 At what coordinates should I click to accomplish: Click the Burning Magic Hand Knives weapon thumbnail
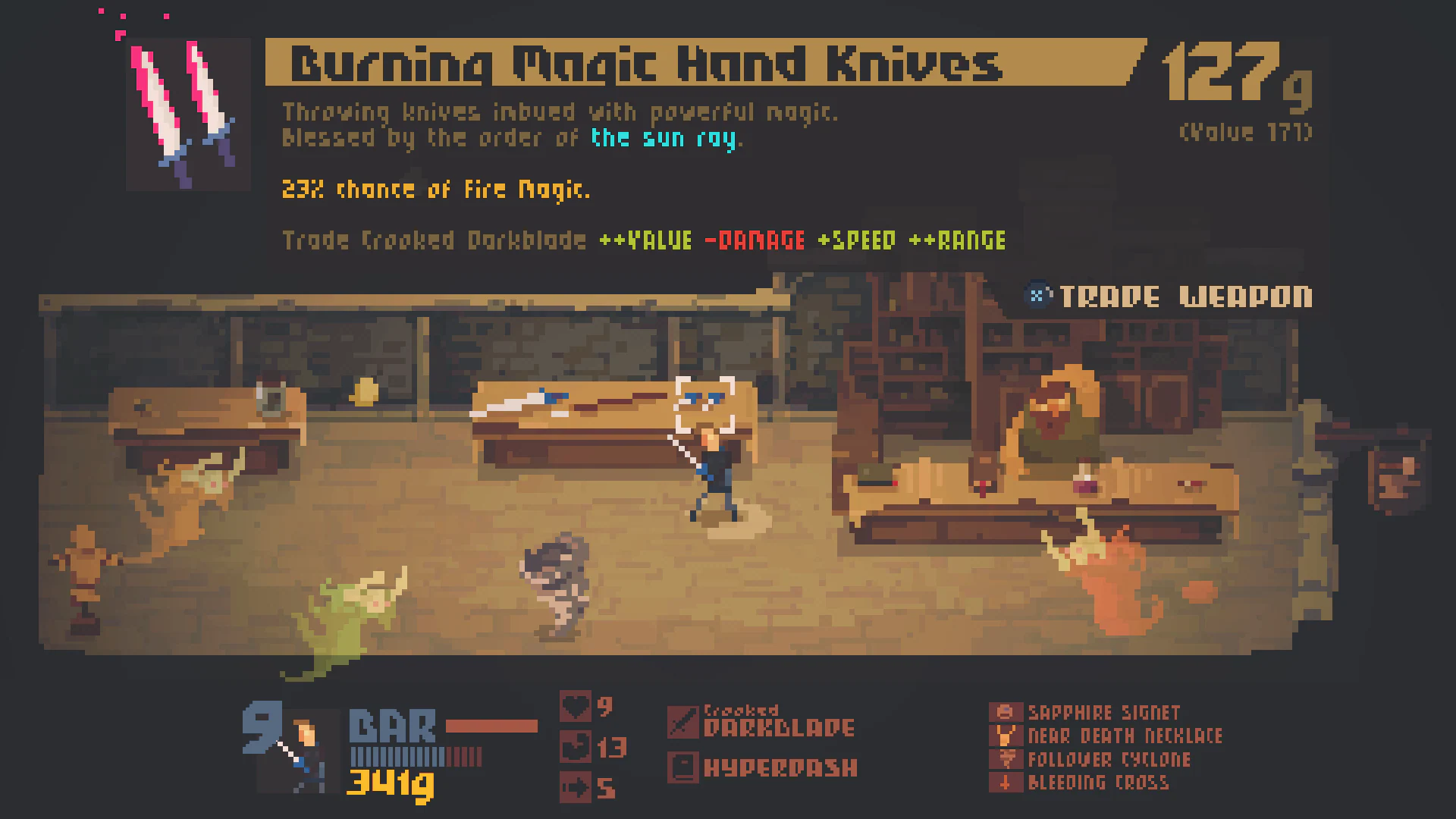coord(187,114)
